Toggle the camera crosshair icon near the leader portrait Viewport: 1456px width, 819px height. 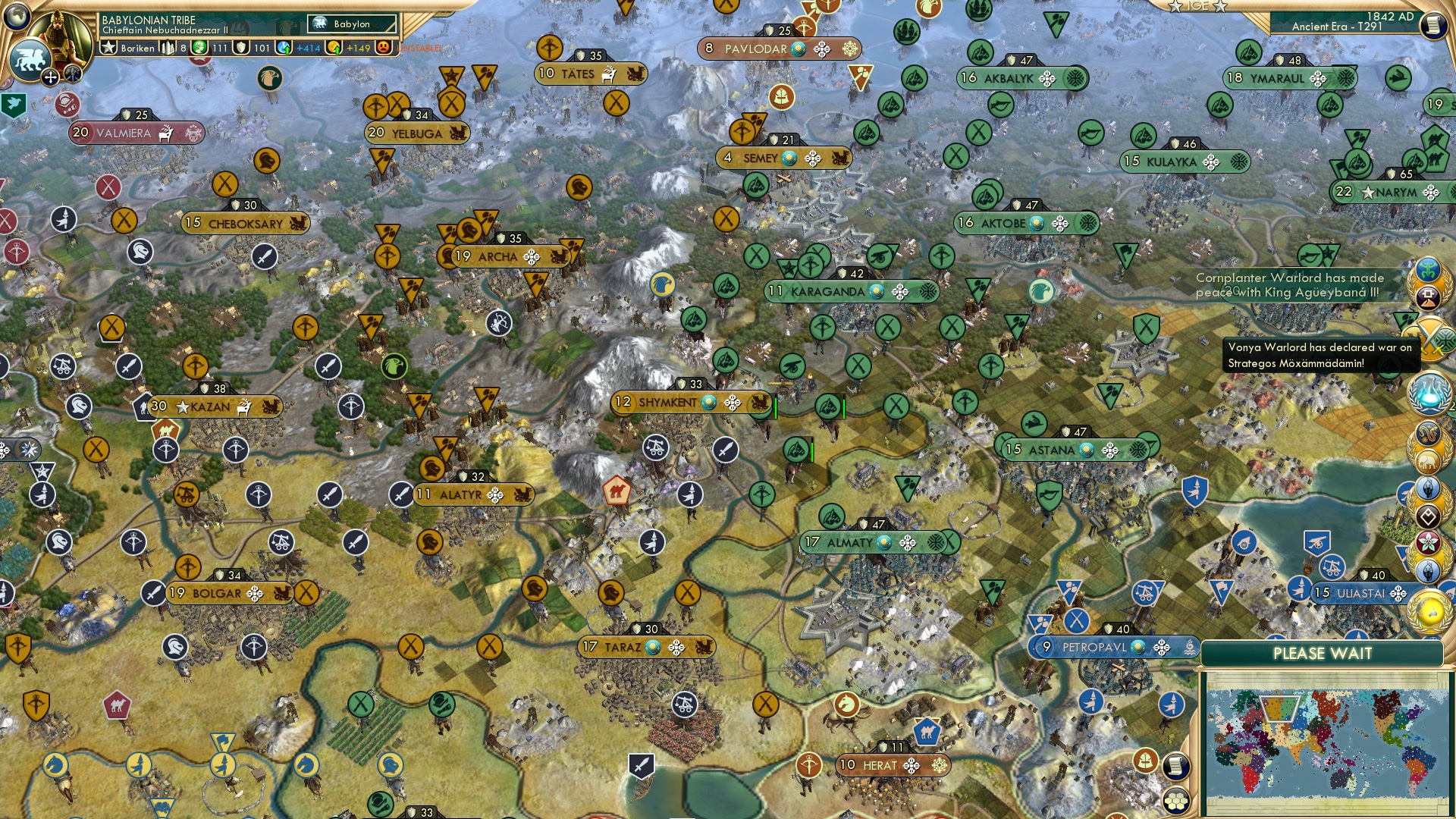pos(50,77)
